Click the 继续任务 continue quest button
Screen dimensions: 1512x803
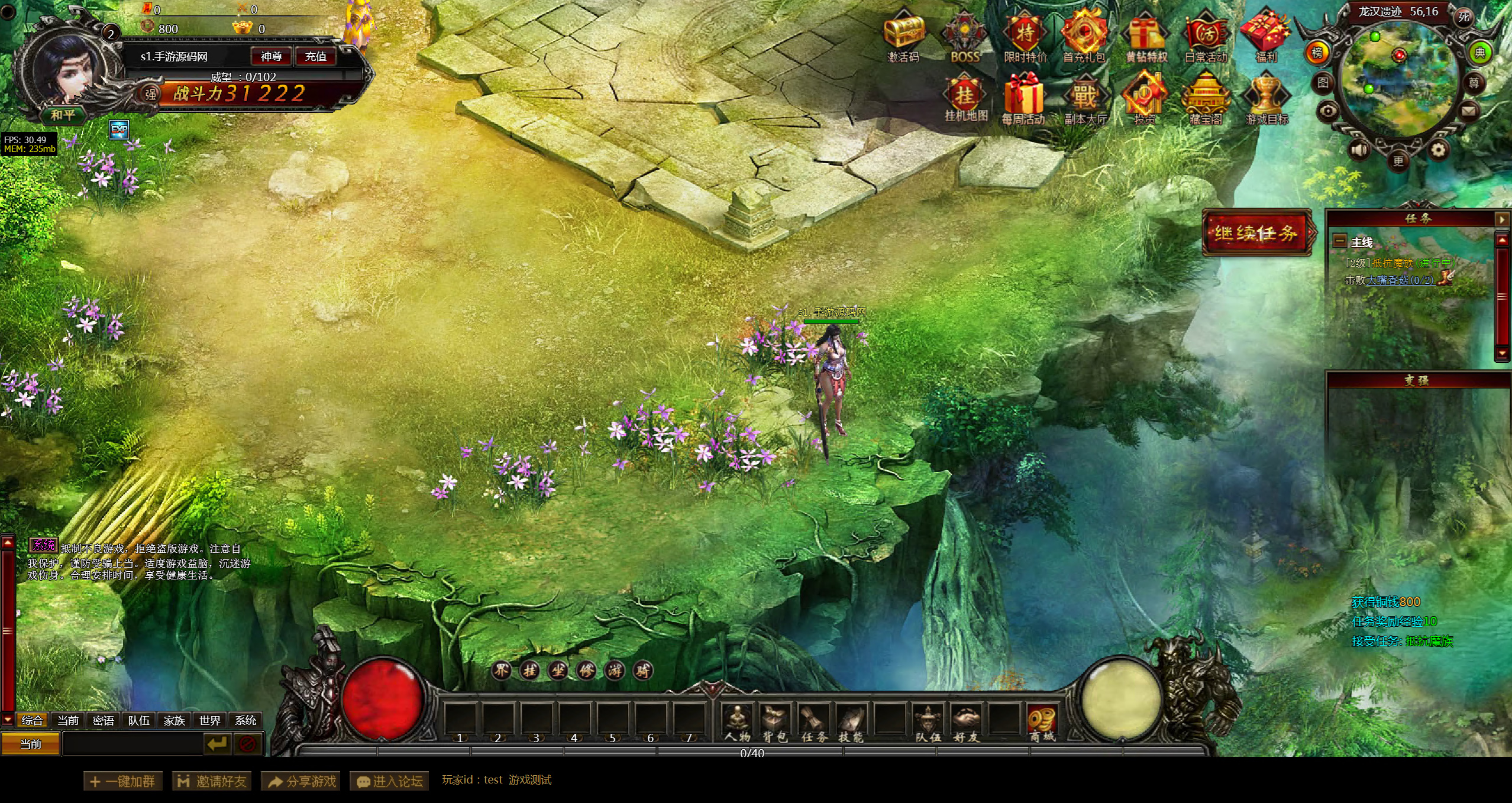pyautogui.click(x=1256, y=233)
